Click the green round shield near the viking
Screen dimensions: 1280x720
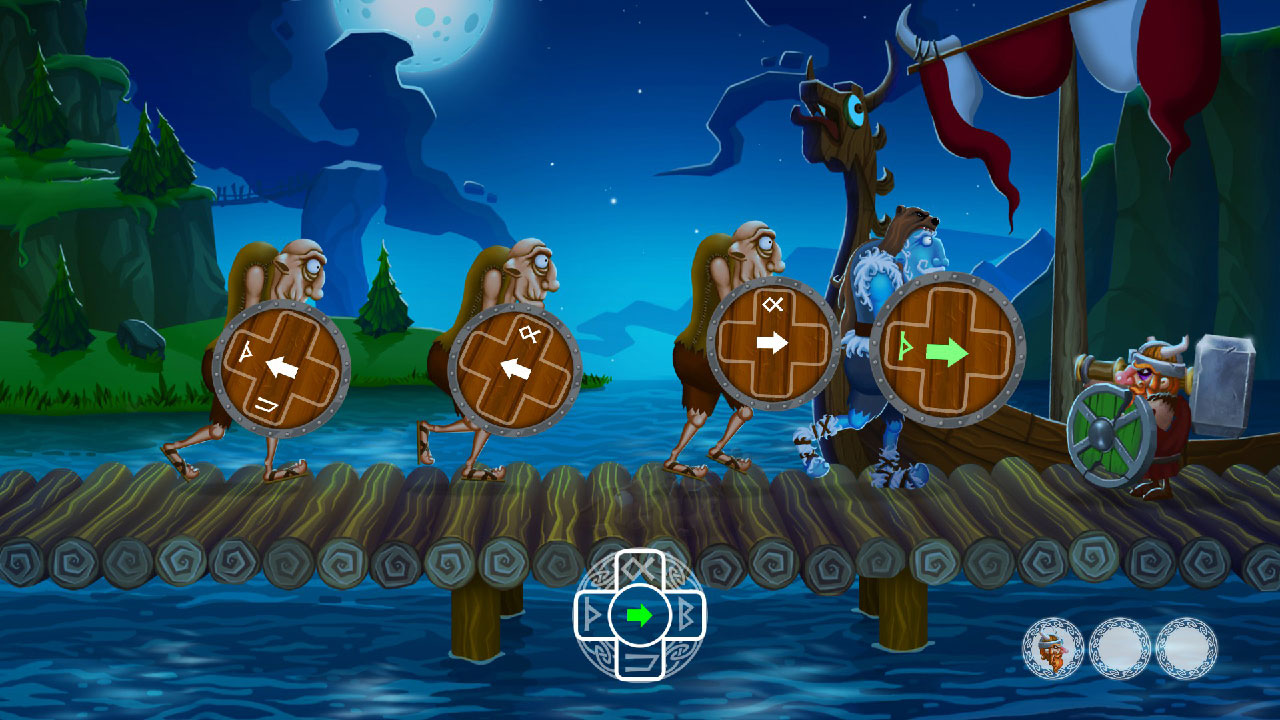[1100, 435]
